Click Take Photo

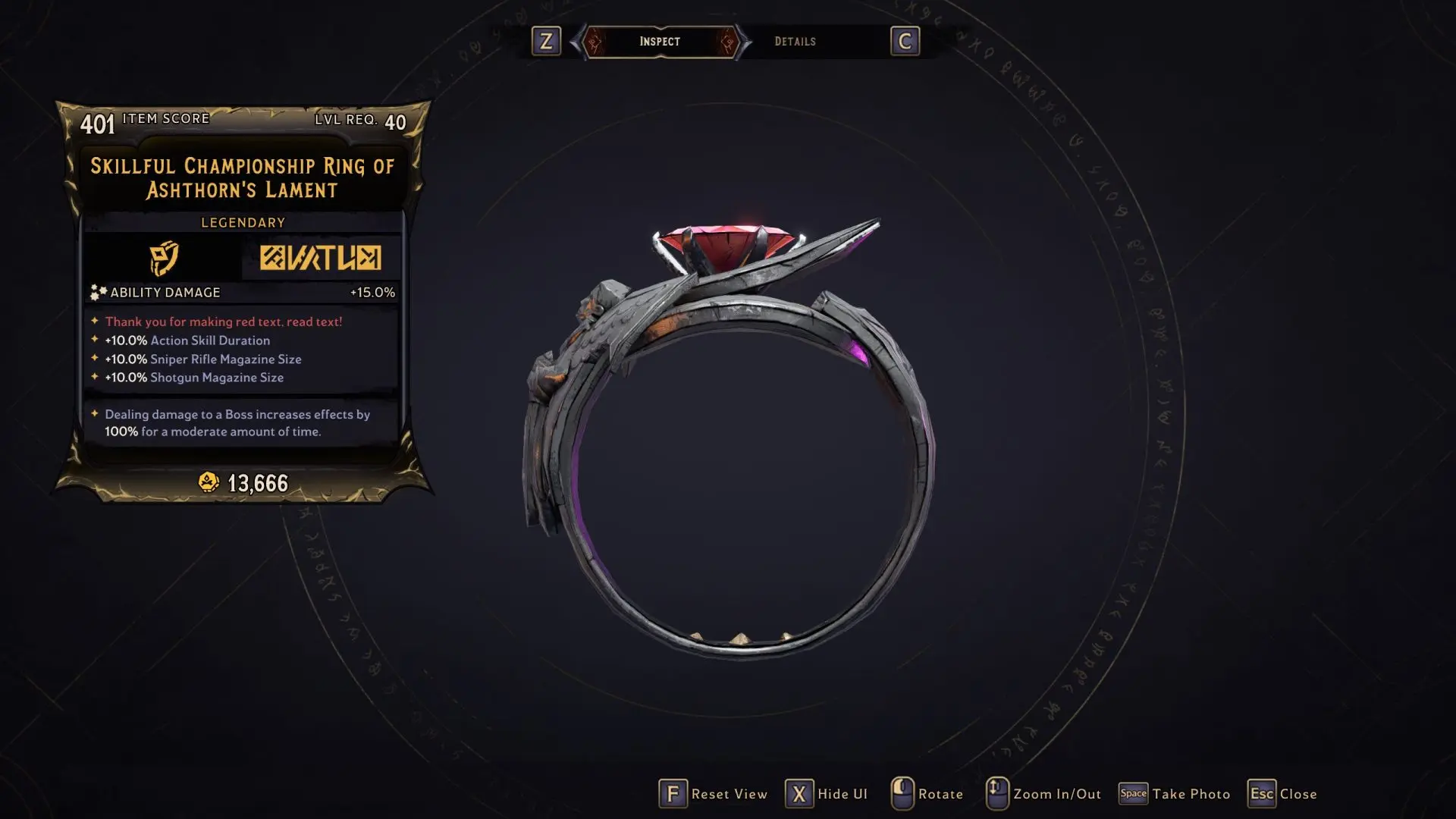tap(1191, 794)
